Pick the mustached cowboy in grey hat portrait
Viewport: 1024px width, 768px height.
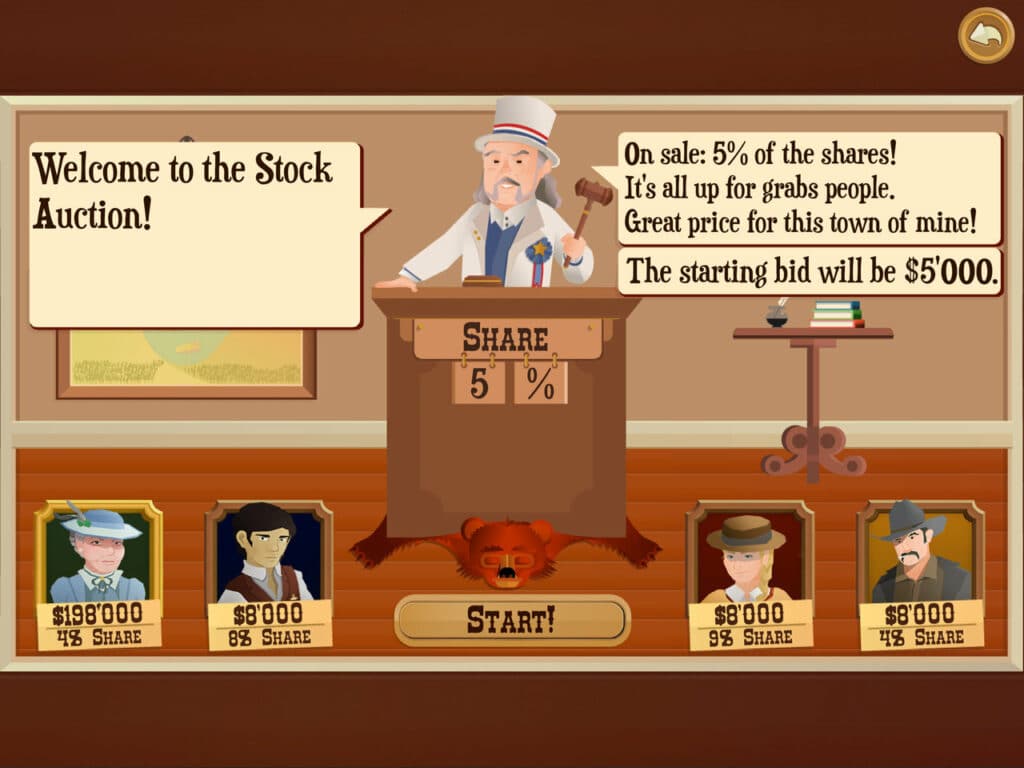(x=921, y=553)
